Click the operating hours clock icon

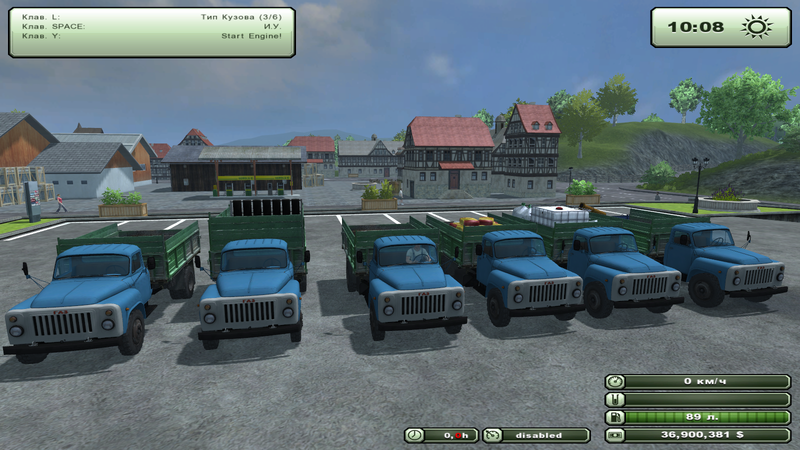(x=415, y=435)
